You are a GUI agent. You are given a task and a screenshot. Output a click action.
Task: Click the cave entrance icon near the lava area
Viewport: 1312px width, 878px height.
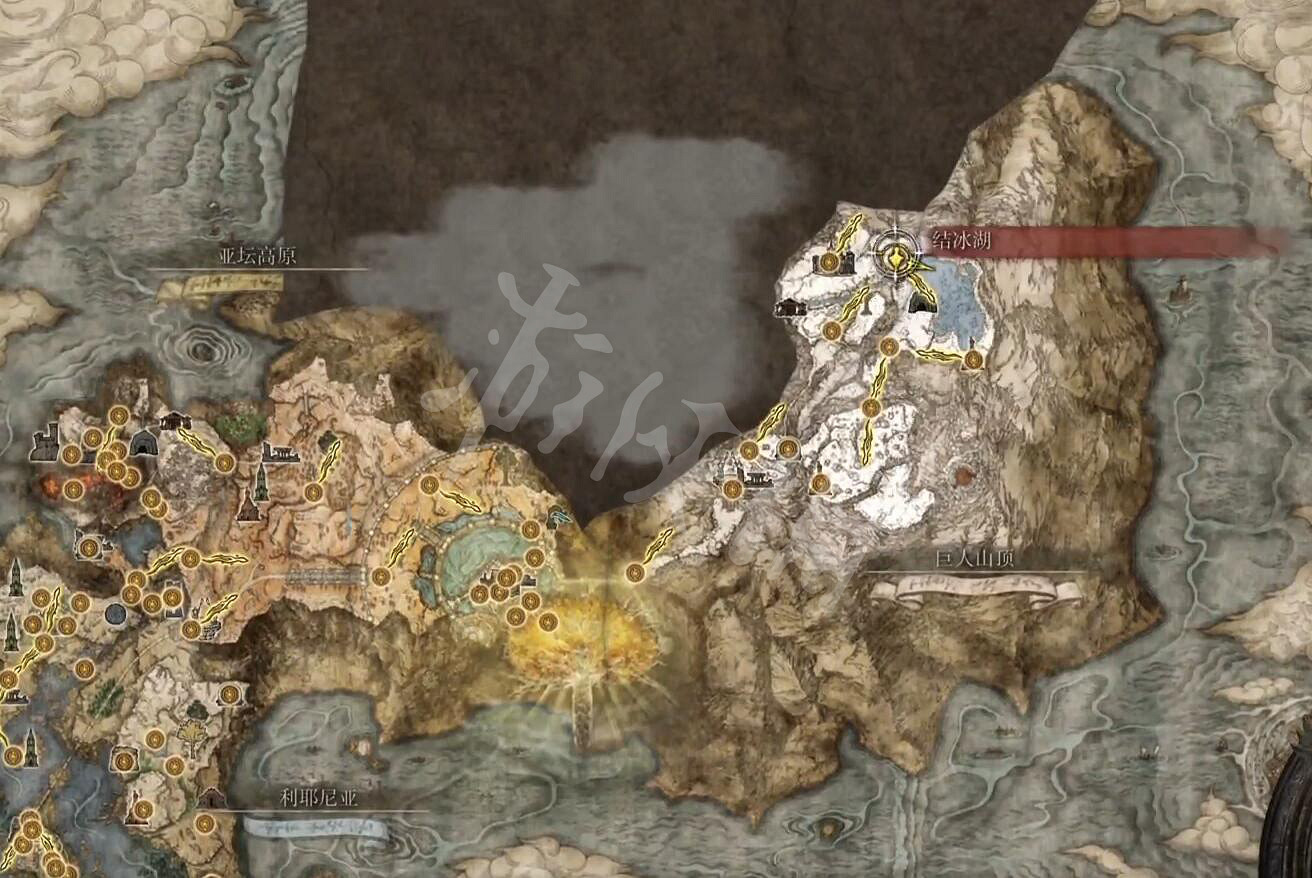(x=144, y=444)
